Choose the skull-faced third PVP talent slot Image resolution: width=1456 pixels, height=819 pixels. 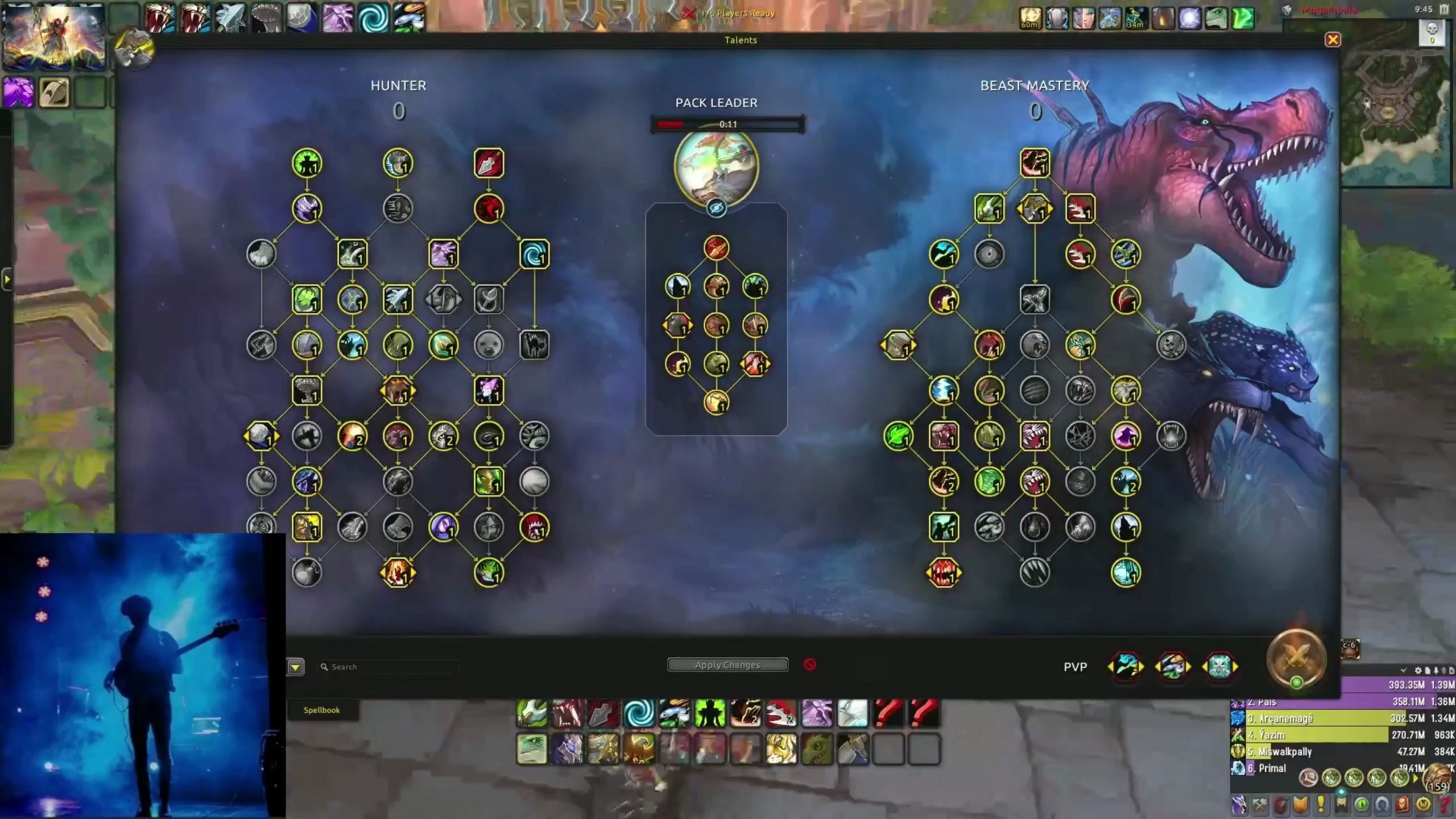(1219, 667)
